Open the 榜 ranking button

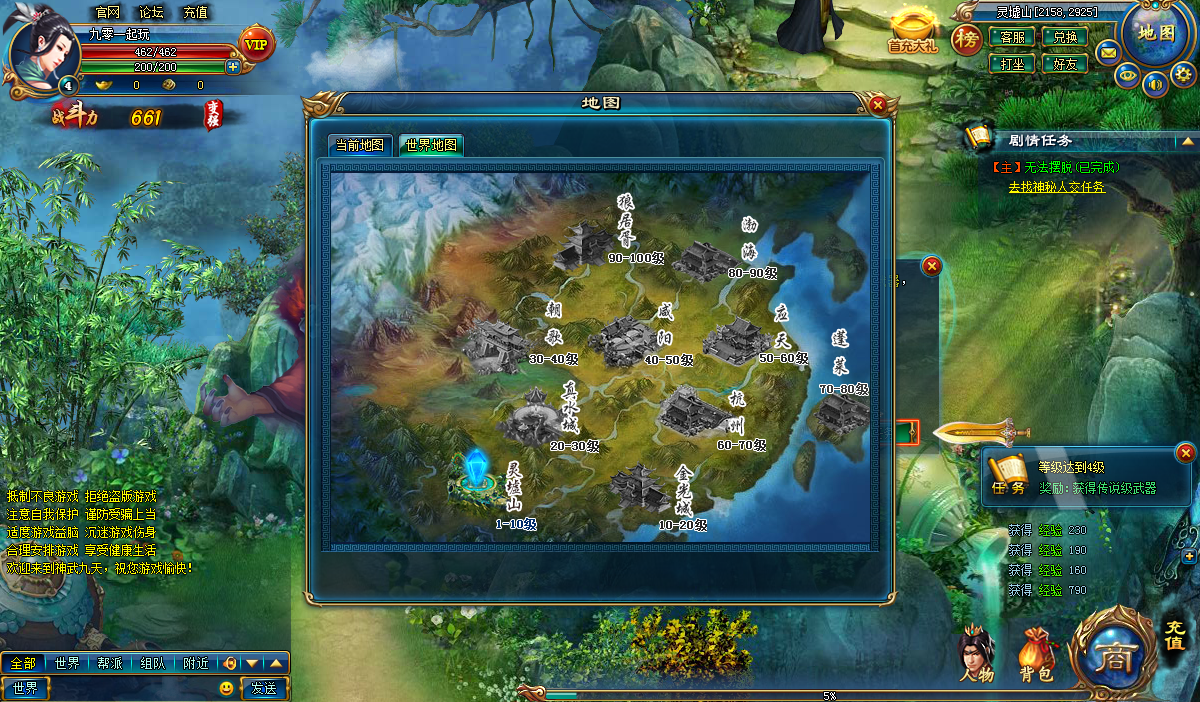966,39
